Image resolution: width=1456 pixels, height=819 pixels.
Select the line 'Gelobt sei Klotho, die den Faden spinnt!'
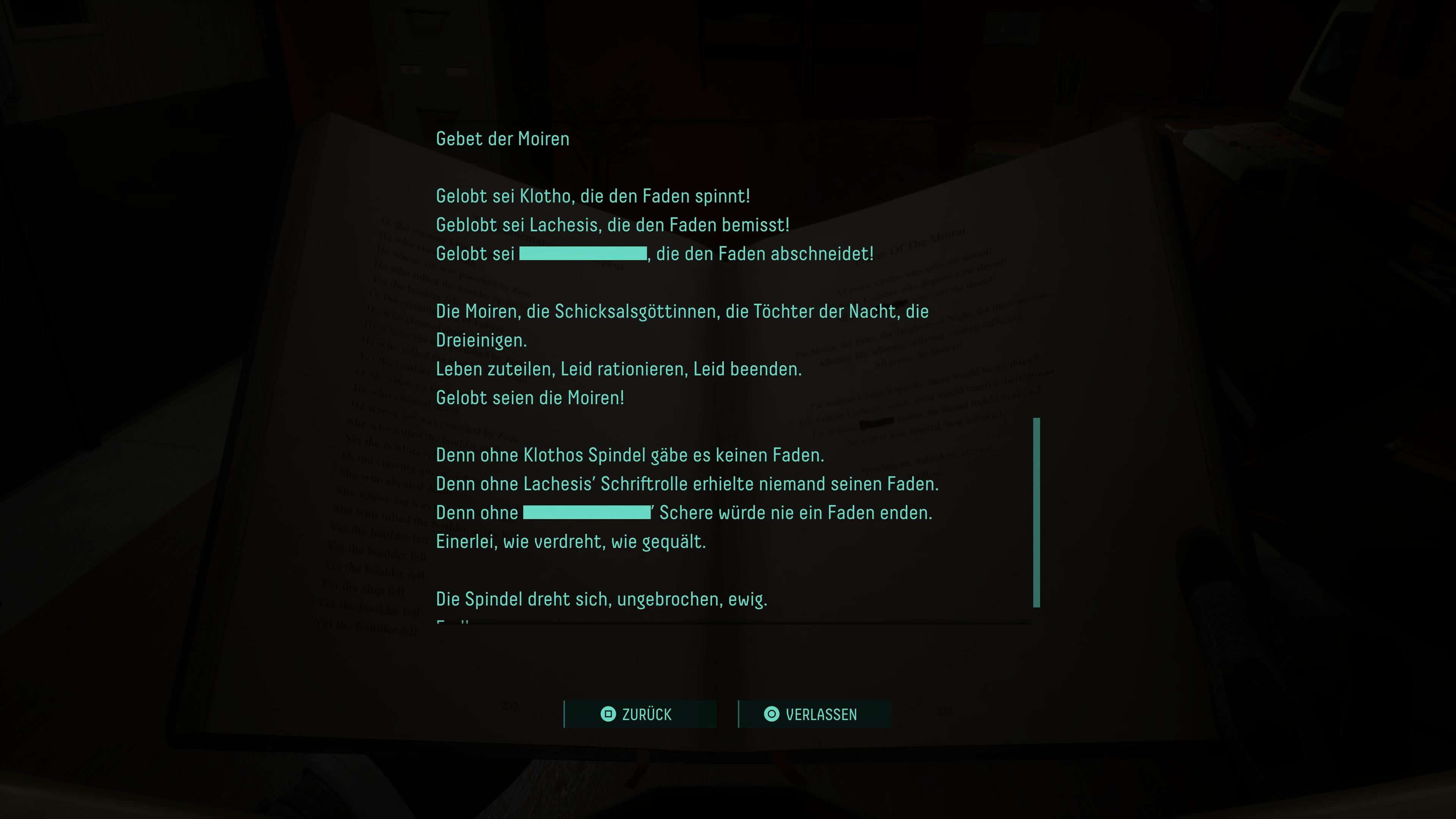pyautogui.click(x=592, y=196)
